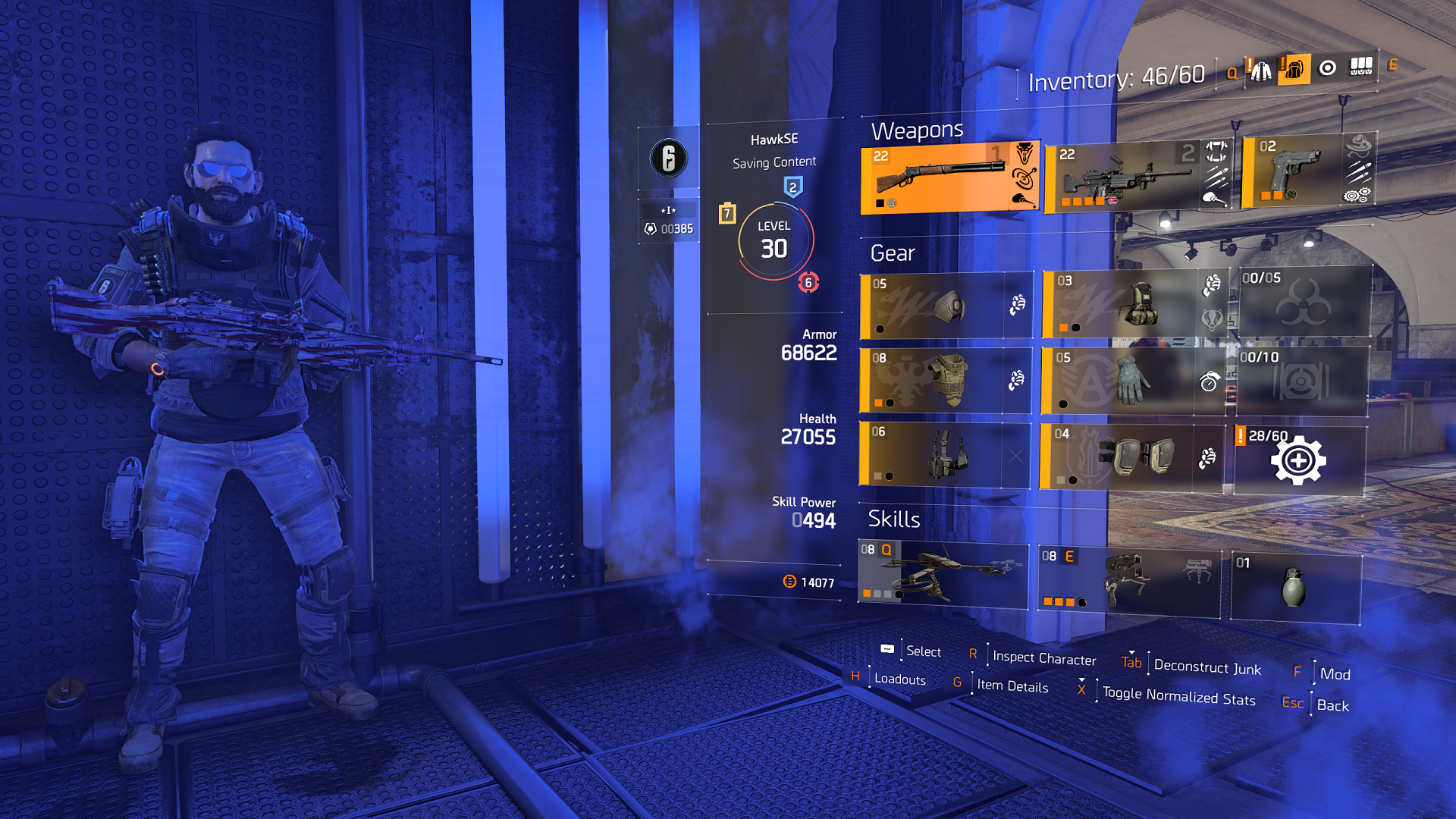
Task: Select the lever-action rifle primary weapon slot
Action: (x=949, y=179)
